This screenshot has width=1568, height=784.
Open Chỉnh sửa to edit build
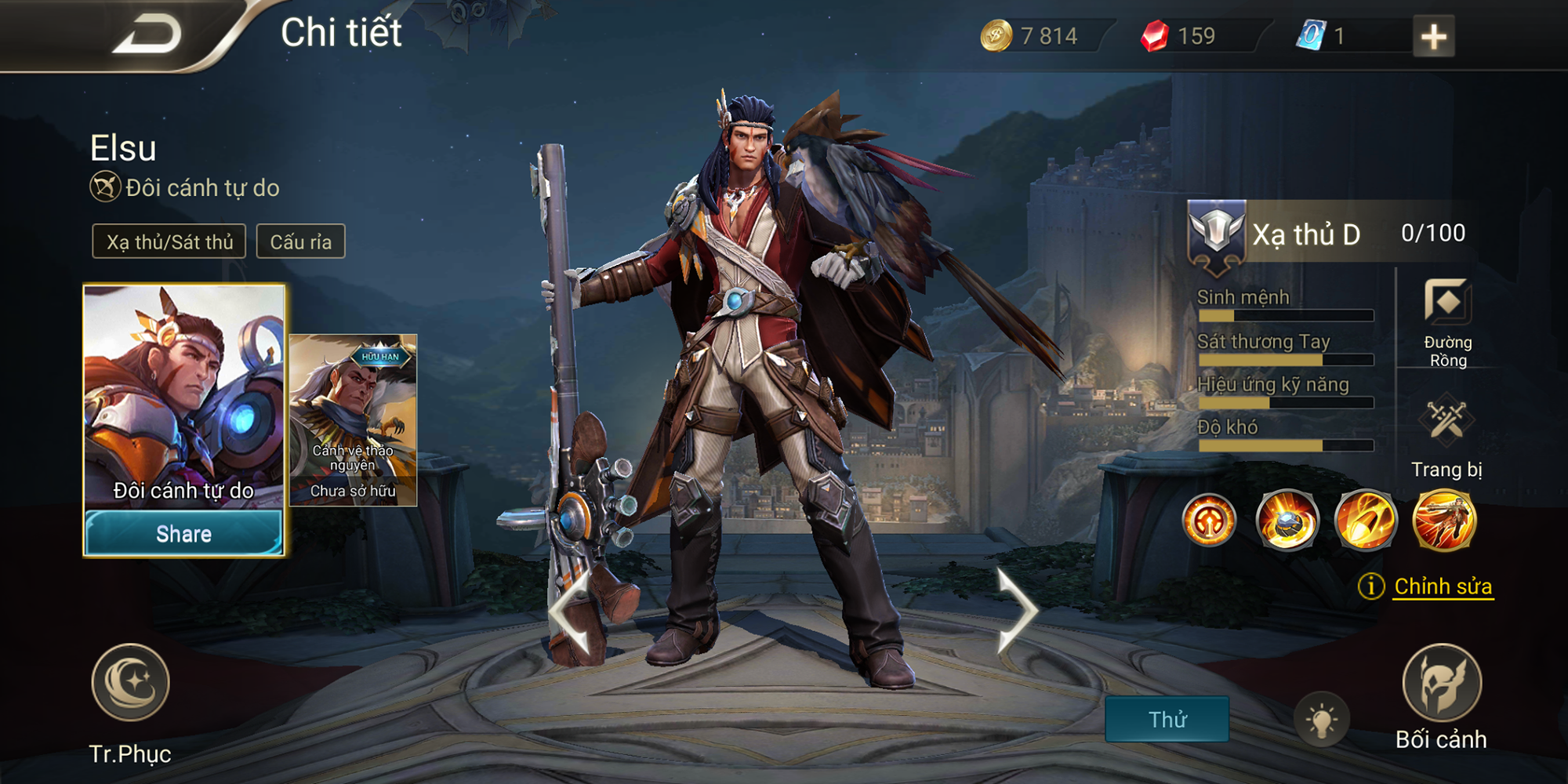[x=1443, y=586]
